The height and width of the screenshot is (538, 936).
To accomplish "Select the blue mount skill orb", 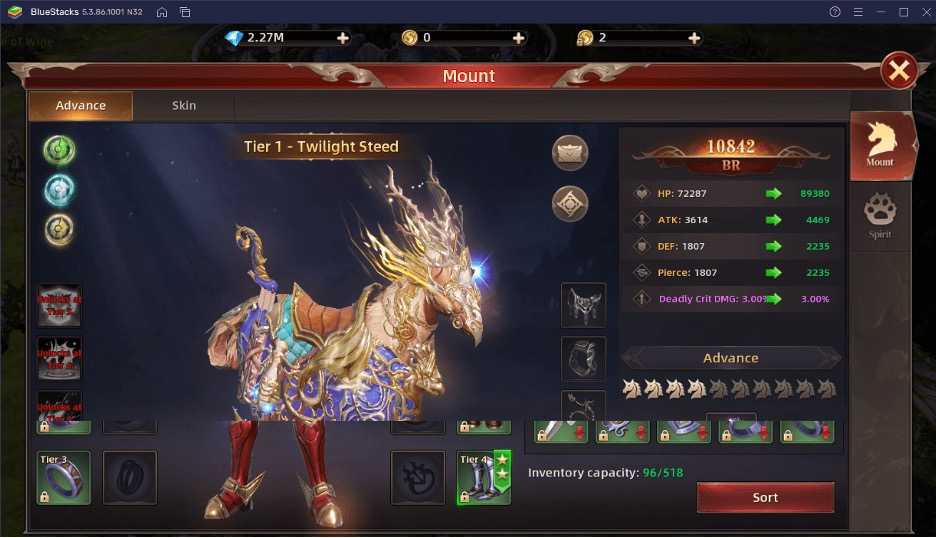I will [60, 190].
